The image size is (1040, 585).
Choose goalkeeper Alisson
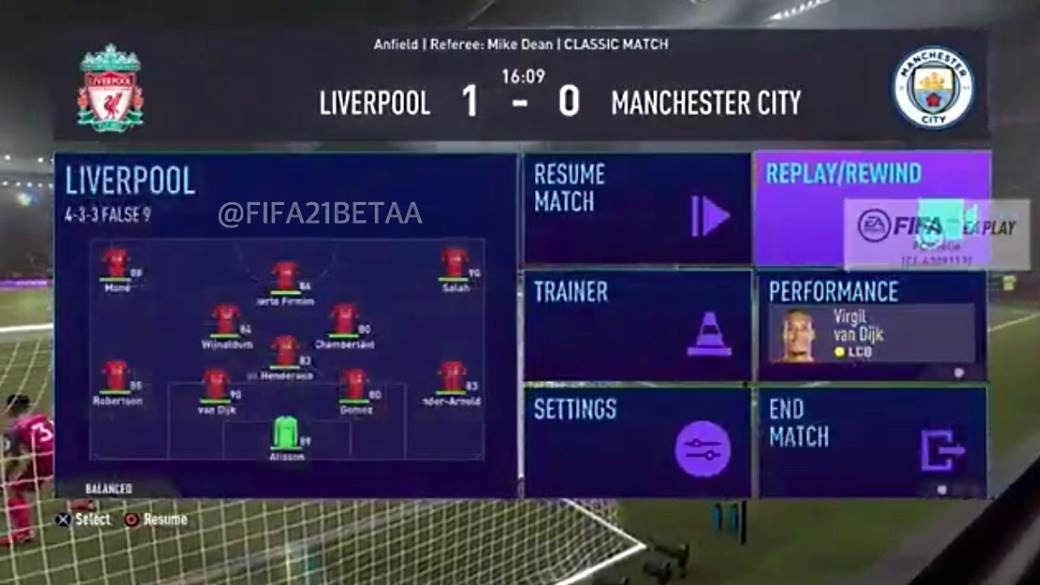click(x=286, y=432)
